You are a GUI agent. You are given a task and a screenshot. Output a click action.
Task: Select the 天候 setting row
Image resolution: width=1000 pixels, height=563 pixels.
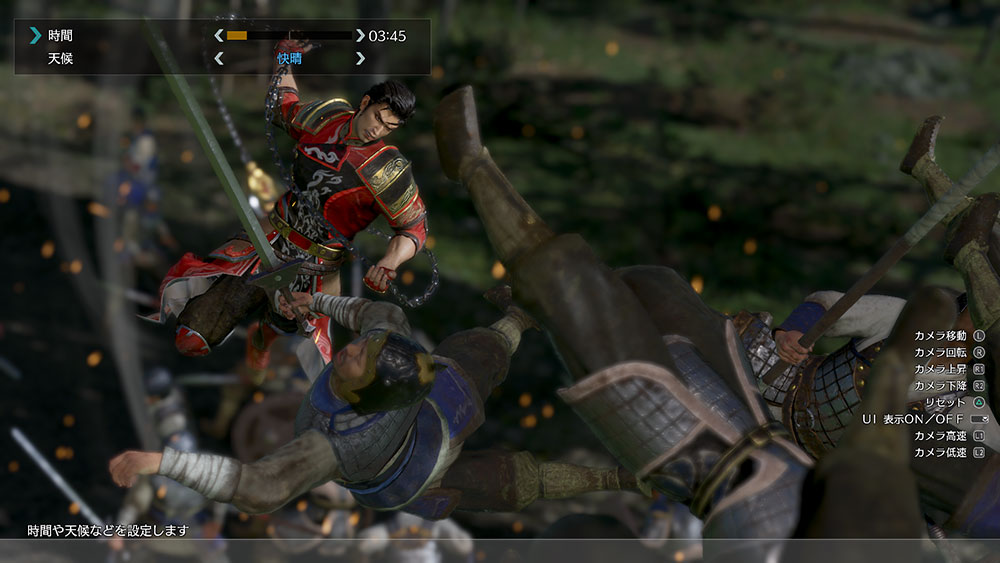coord(60,59)
